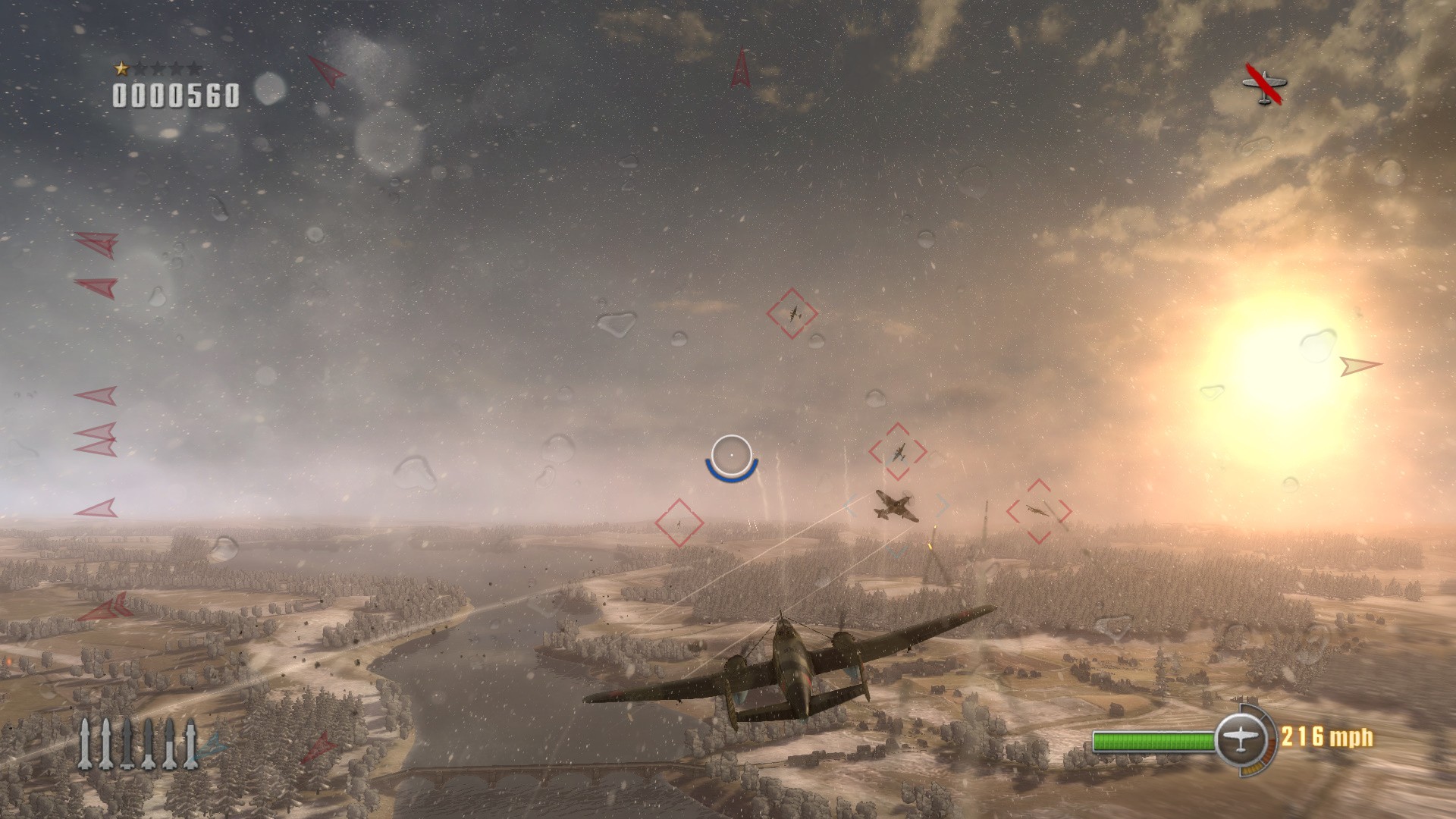
Task: Click the red crossed-out plane icon
Action: coord(1264,85)
